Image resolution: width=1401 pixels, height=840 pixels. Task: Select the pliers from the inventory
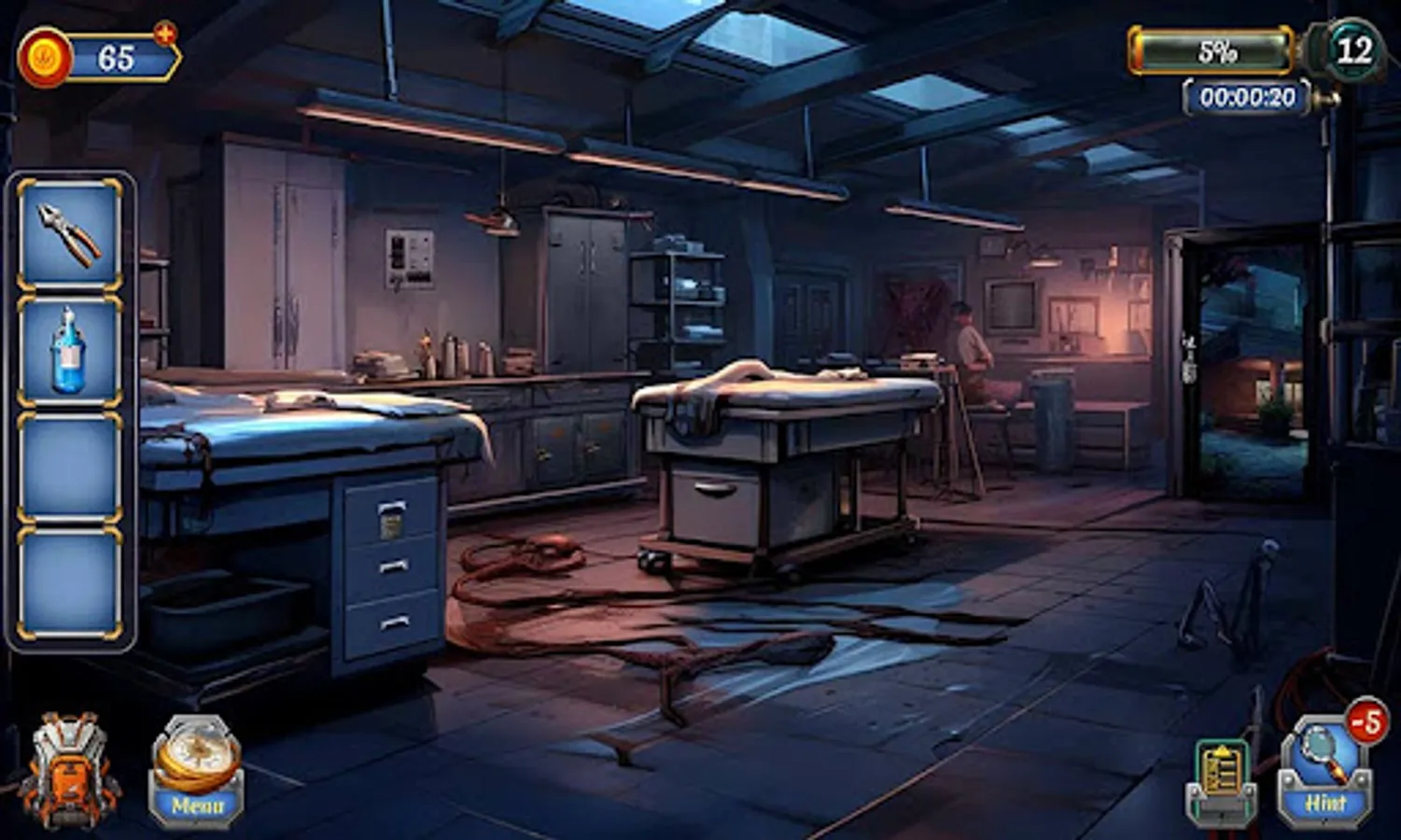tap(68, 232)
